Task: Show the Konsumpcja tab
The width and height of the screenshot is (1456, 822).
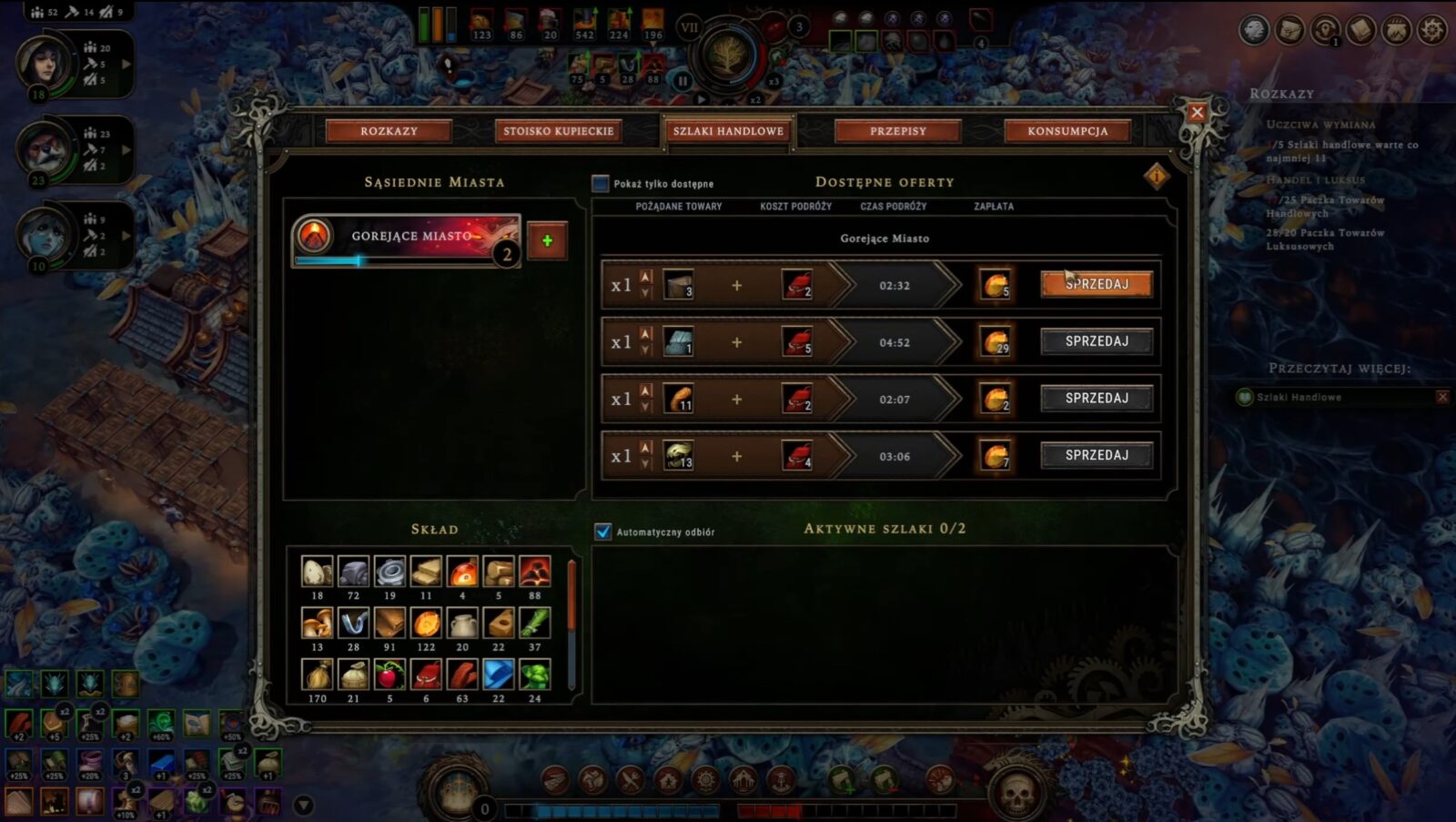Action: coord(1067,131)
